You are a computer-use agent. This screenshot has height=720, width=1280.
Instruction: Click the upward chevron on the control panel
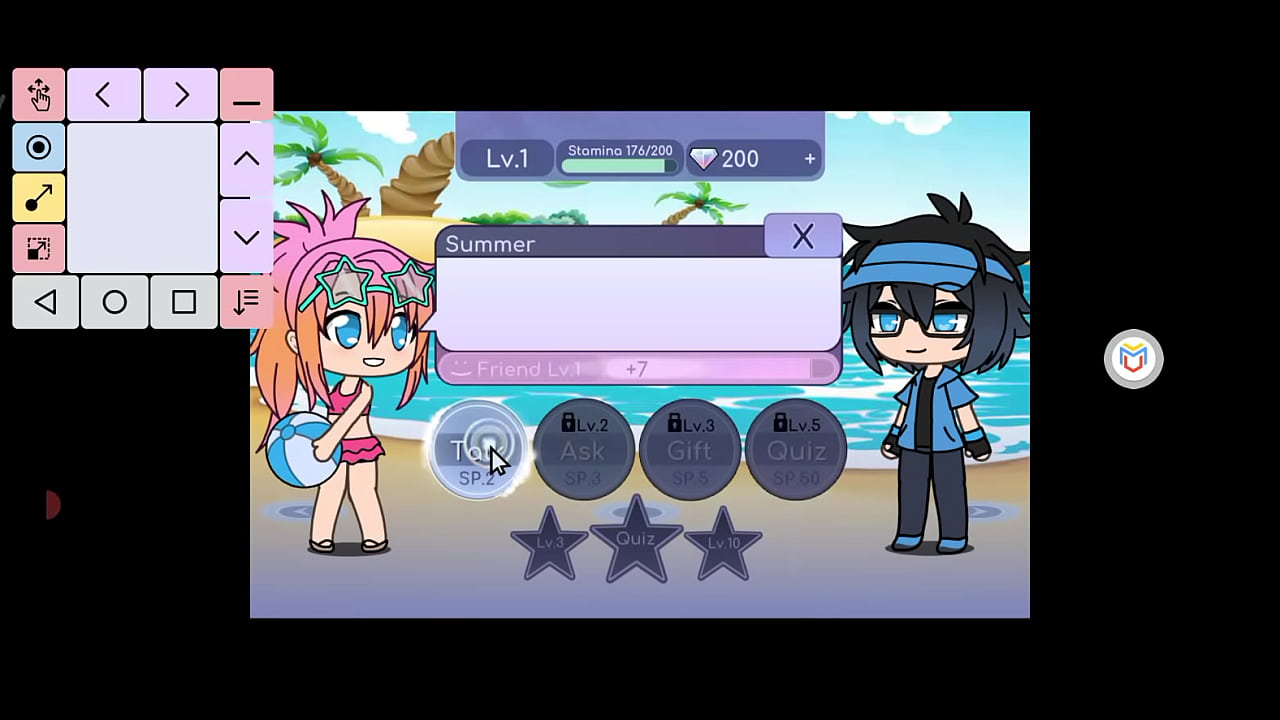tap(246, 158)
